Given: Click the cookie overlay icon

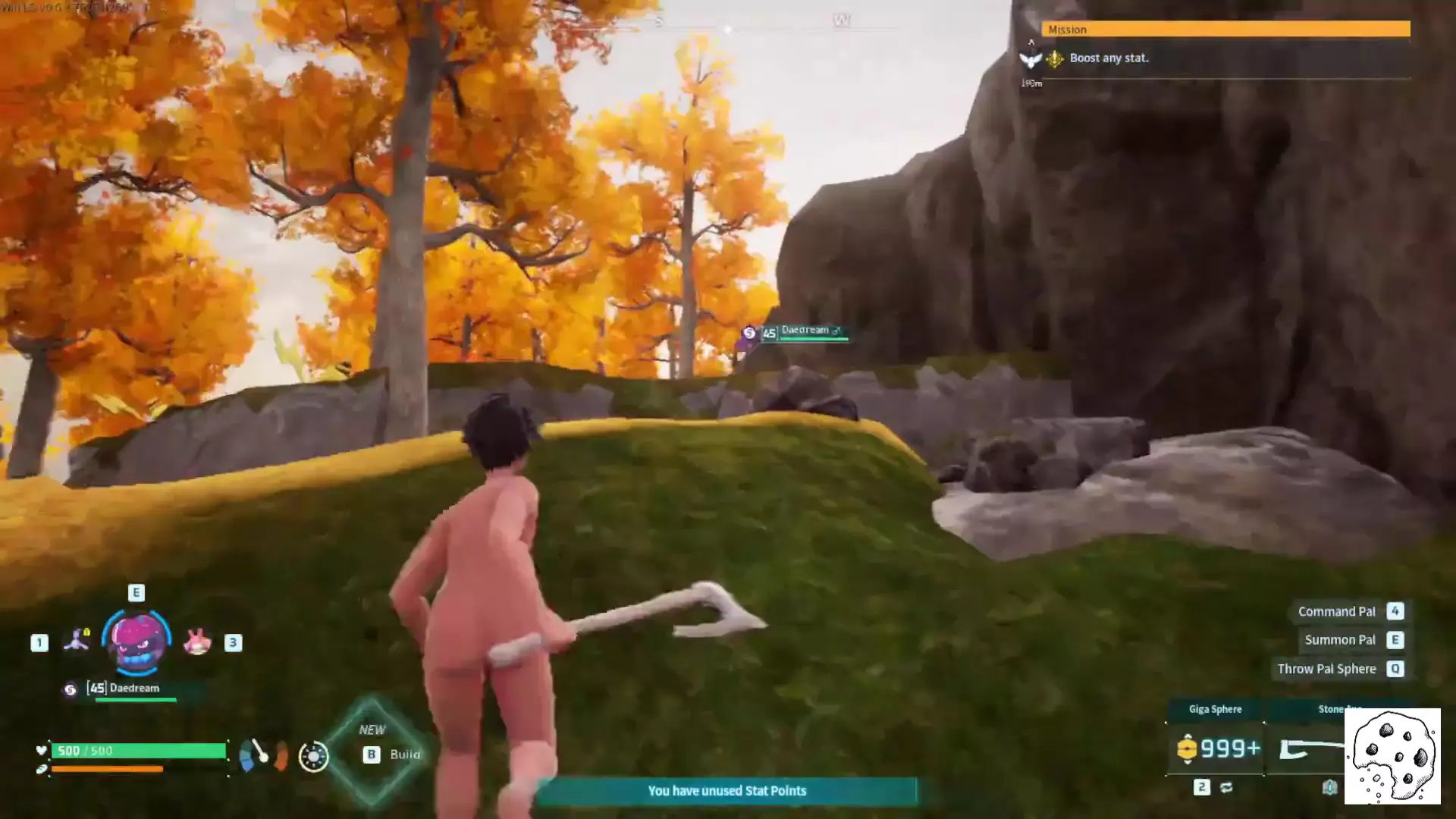Looking at the screenshot, I should tap(1392, 756).
